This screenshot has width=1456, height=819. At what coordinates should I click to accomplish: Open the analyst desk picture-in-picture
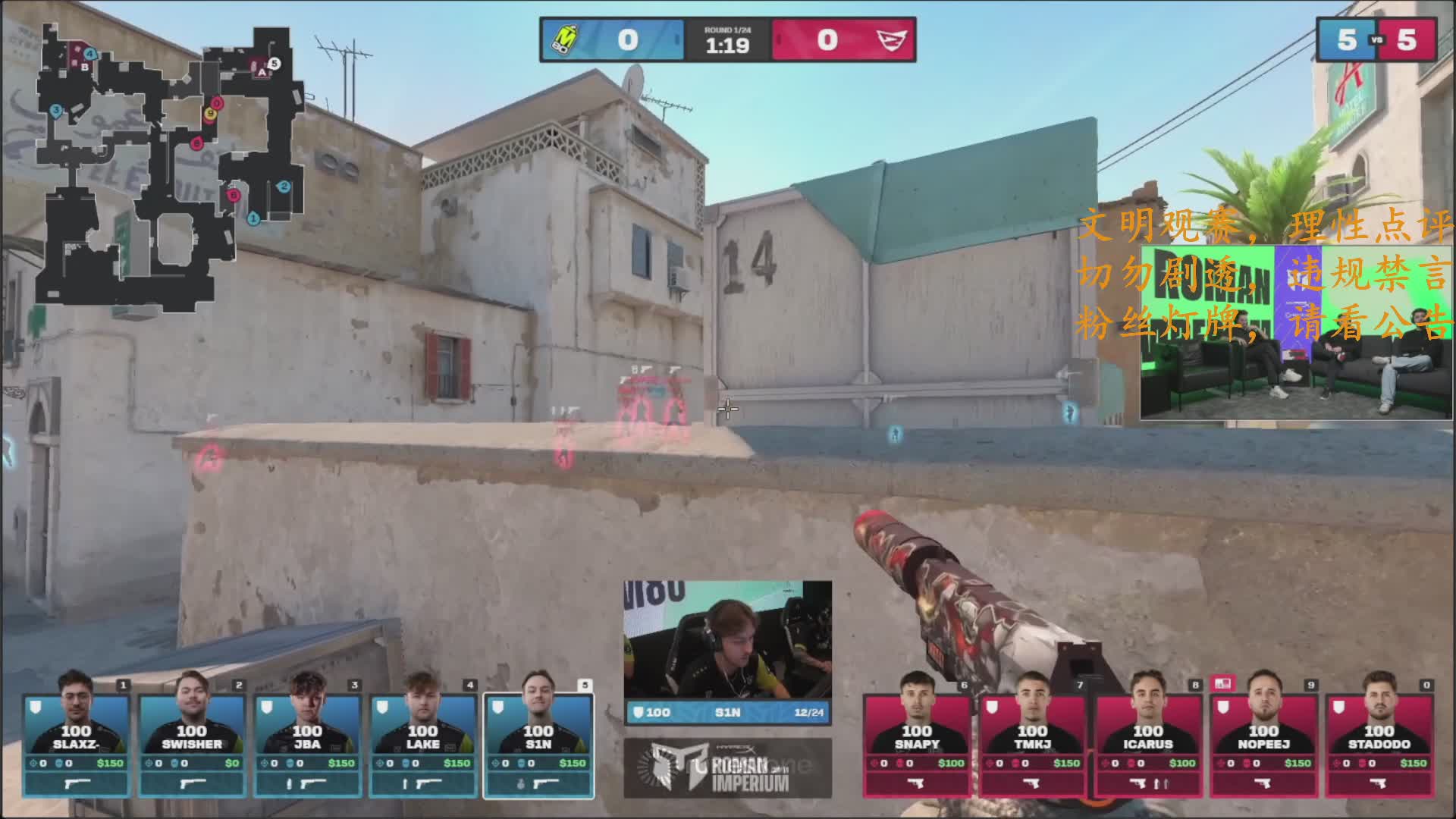click(1296, 332)
